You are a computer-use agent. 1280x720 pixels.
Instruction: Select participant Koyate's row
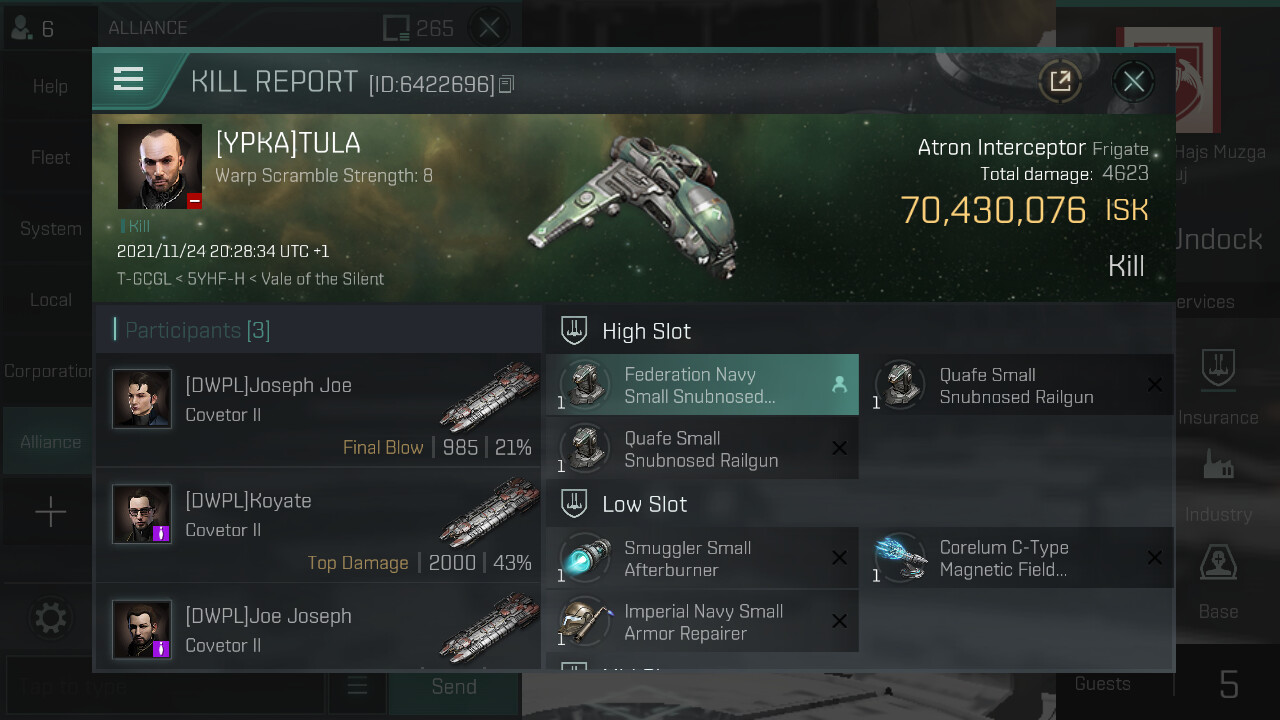(318, 525)
